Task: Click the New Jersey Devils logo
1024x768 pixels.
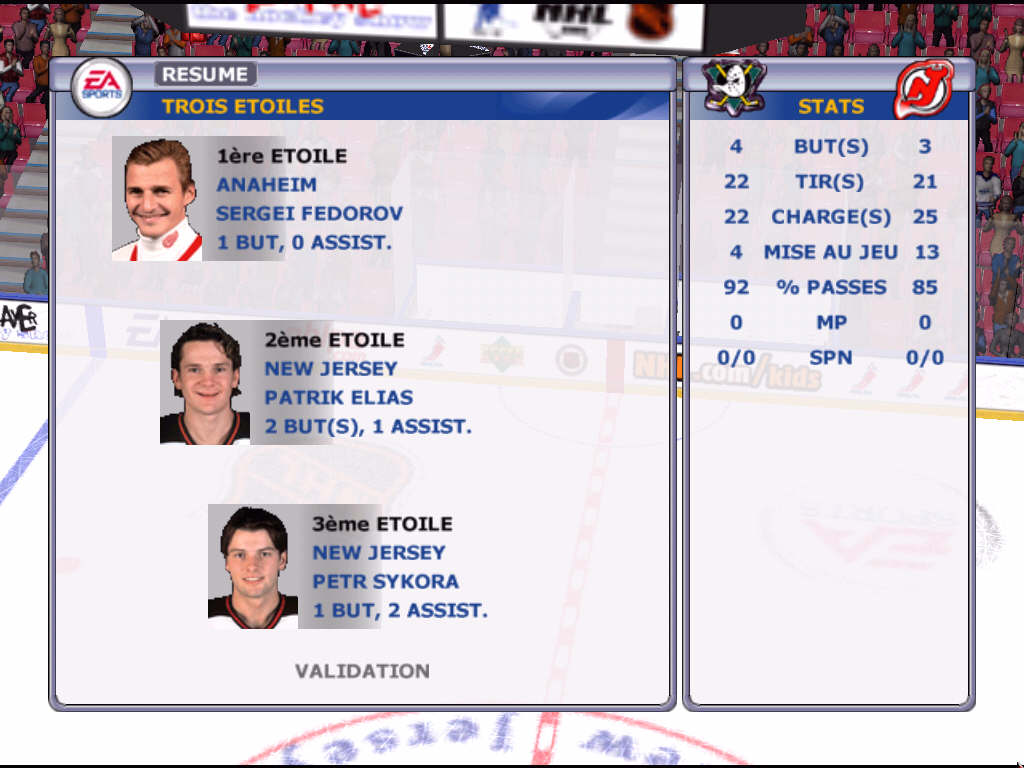Action: tap(922, 89)
